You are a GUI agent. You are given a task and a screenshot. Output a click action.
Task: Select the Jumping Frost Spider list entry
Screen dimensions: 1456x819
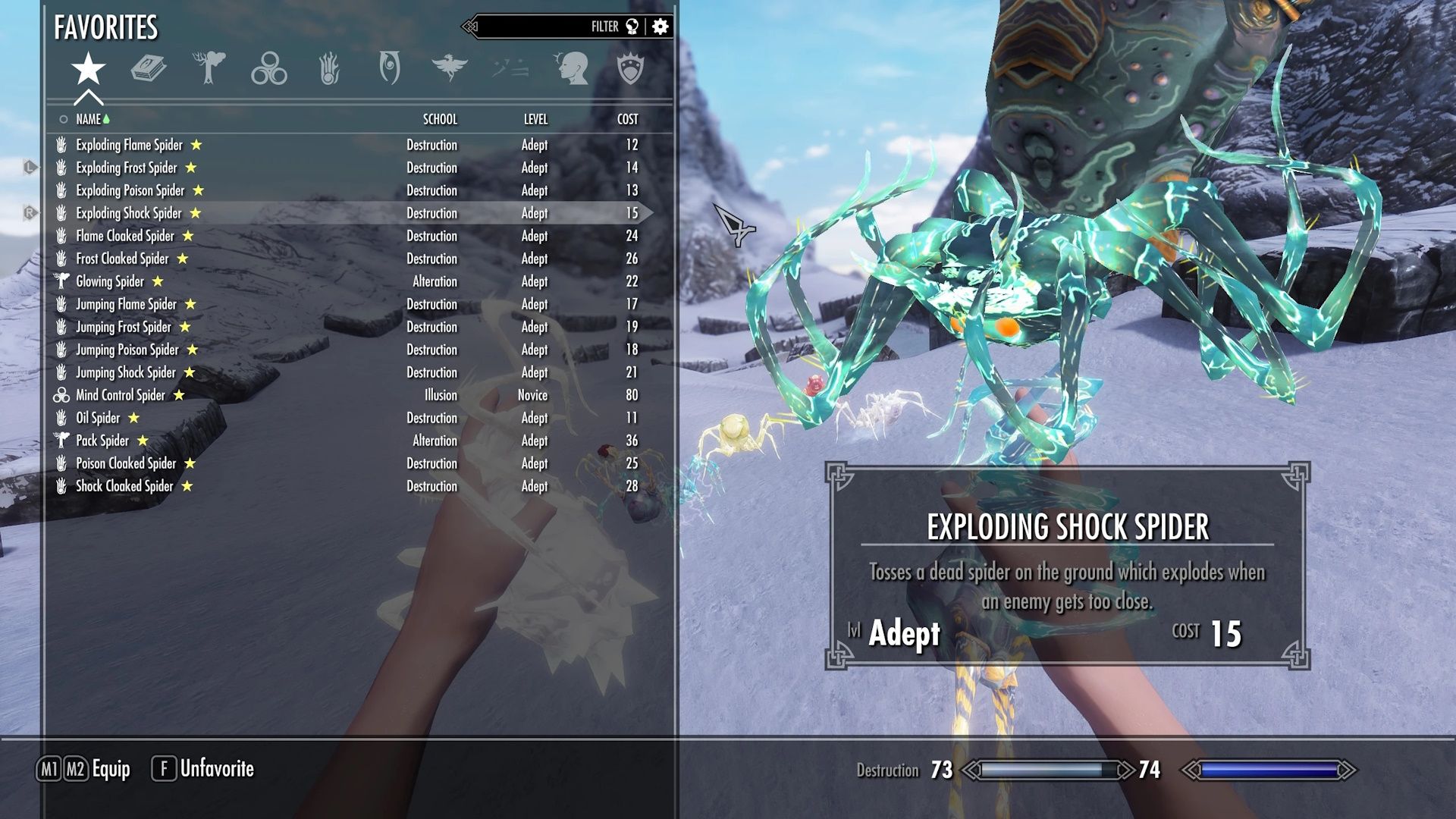pos(125,327)
